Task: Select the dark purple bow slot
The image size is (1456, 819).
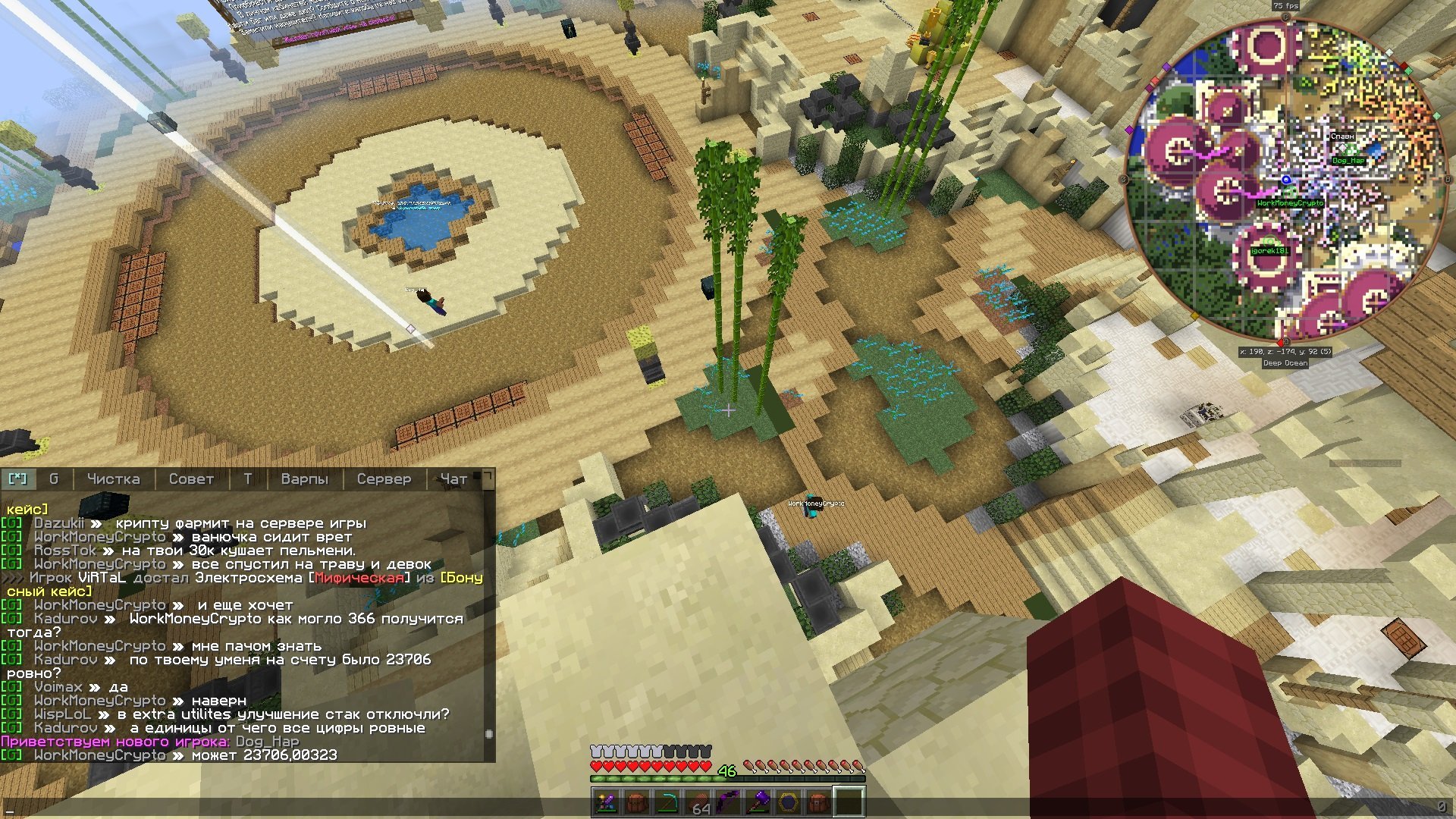Action: (x=727, y=802)
